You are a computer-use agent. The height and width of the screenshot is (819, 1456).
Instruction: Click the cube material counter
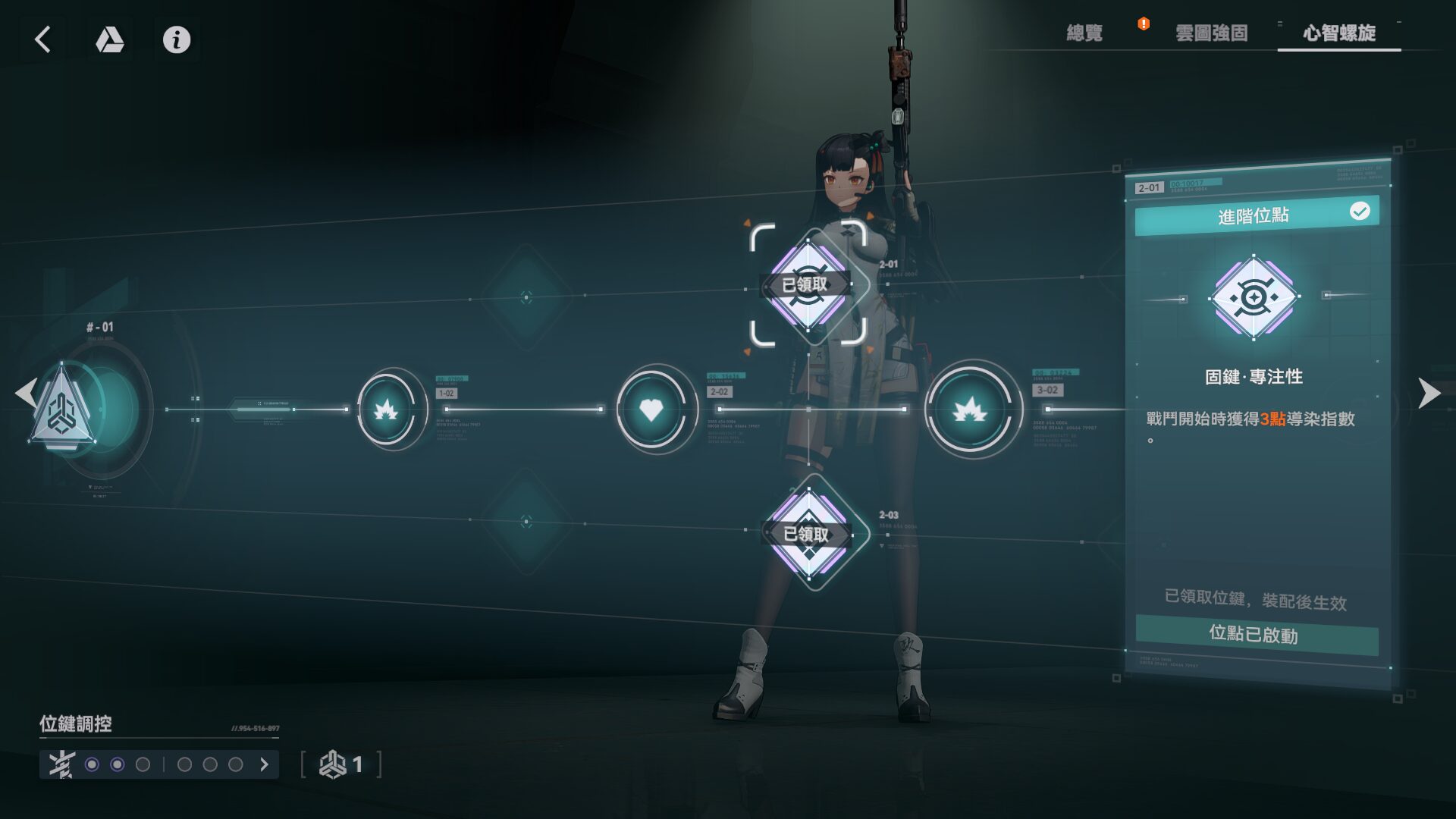pyautogui.click(x=341, y=764)
